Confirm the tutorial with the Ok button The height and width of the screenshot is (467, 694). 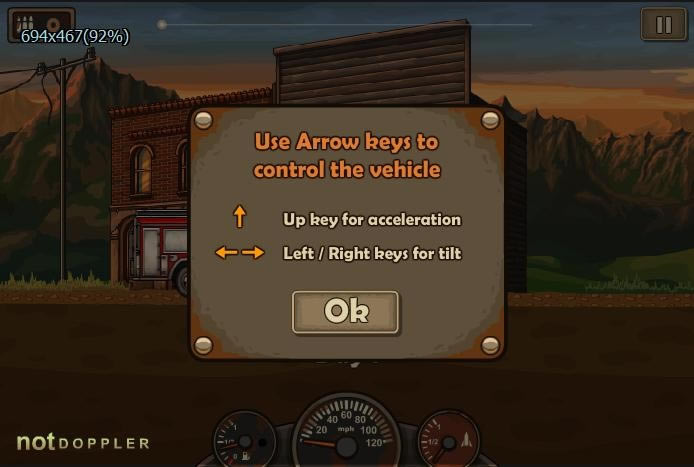346,312
